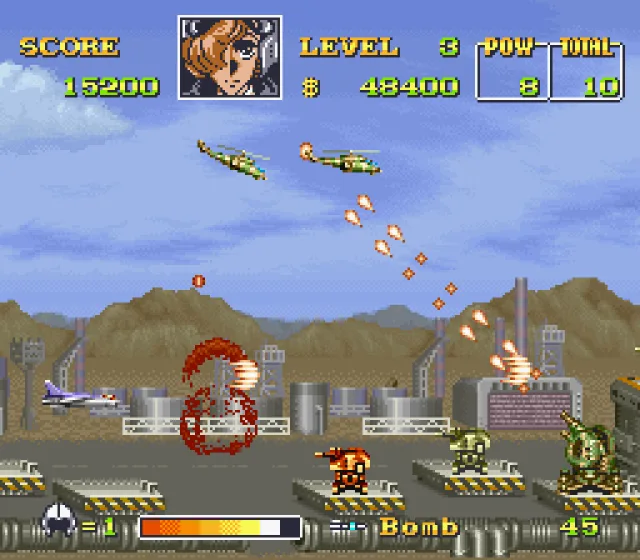Click the pilot portrait
The image size is (640, 560).
(x=229, y=57)
